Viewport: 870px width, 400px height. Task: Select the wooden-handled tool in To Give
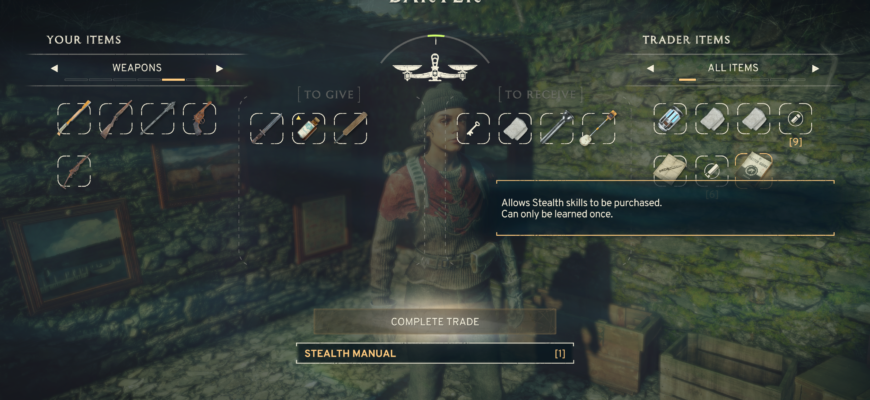pyautogui.click(x=351, y=127)
